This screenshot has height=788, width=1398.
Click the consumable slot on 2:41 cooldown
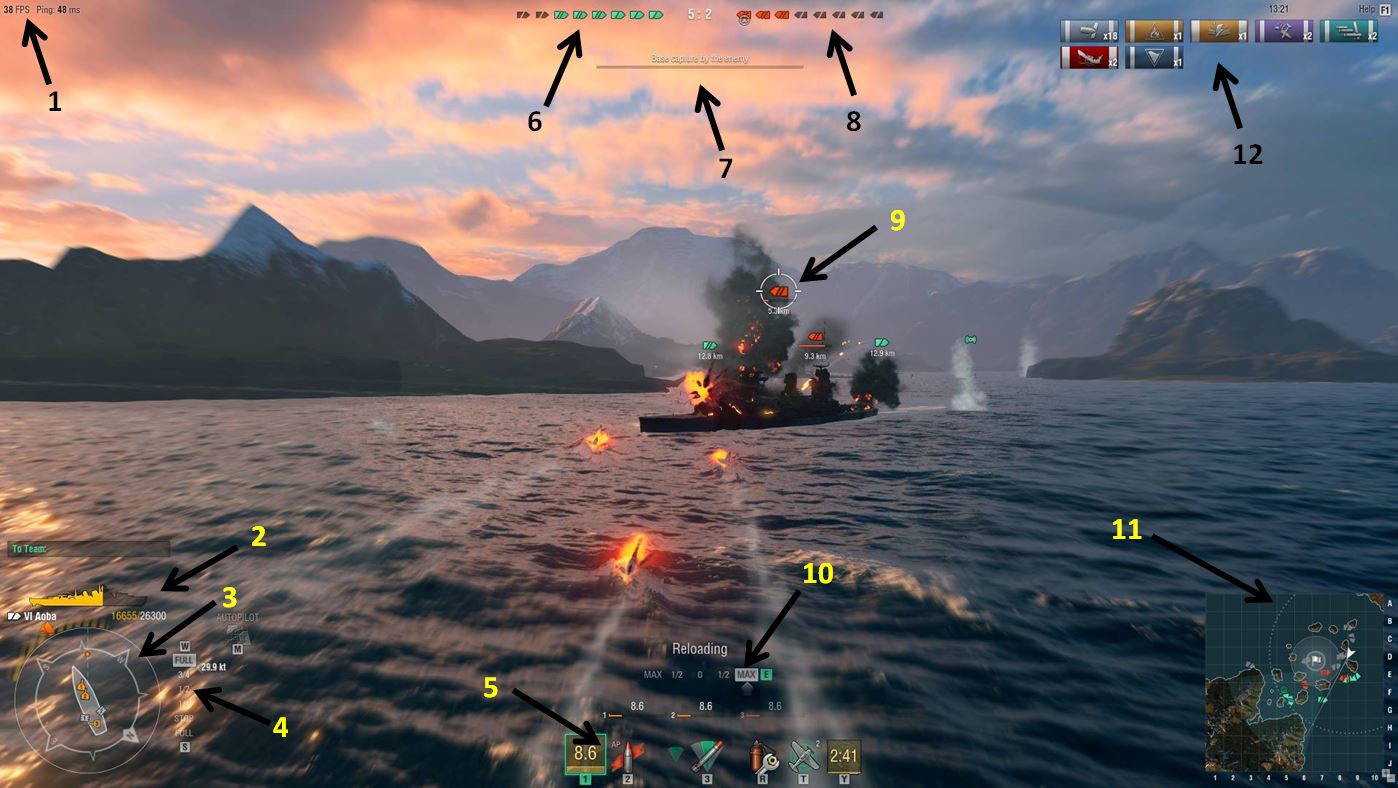[844, 755]
